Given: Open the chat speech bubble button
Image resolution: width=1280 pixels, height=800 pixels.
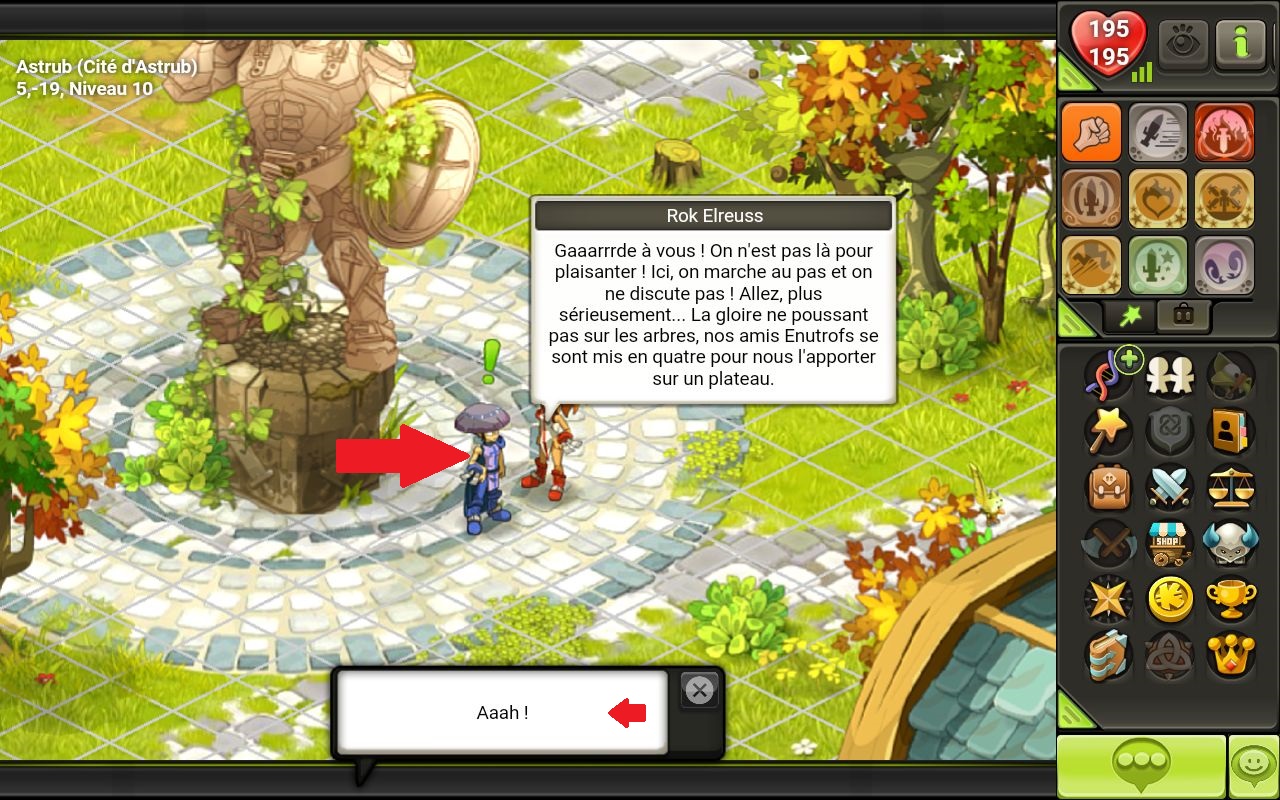Looking at the screenshot, I should point(1141,767).
